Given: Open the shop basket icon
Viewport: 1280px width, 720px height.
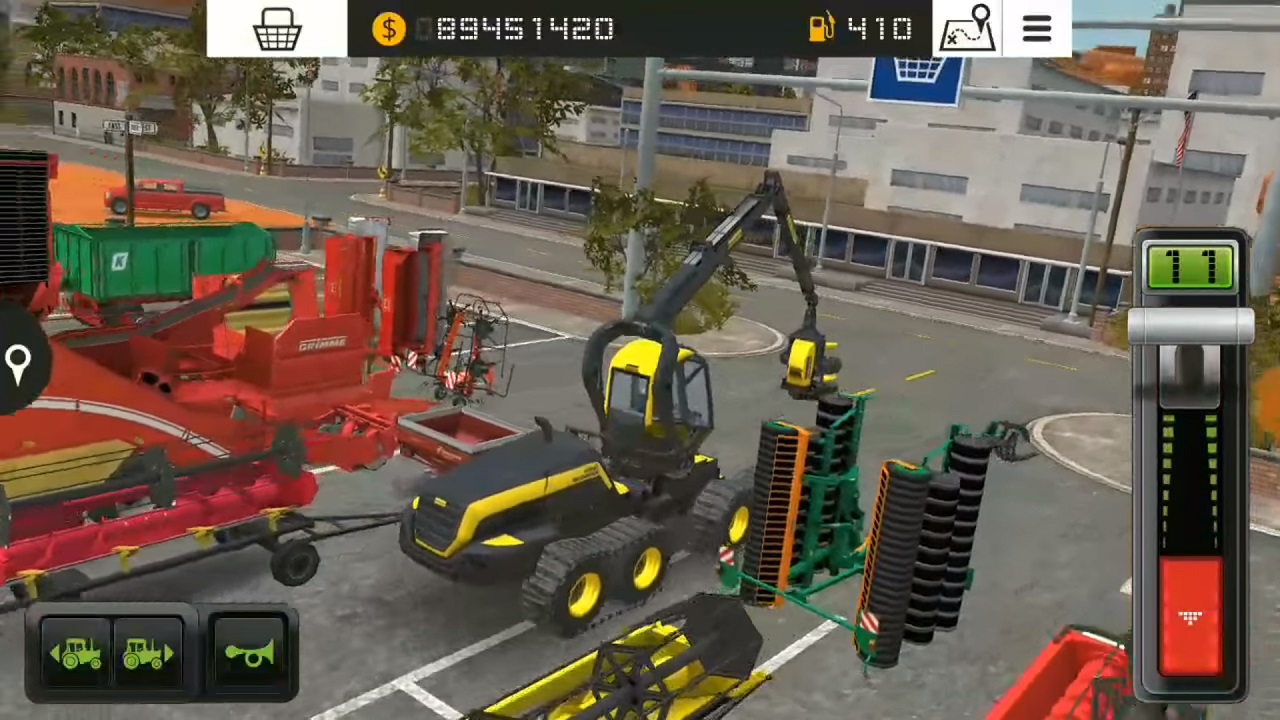Looking at the screenshot, I should [277, 29].
